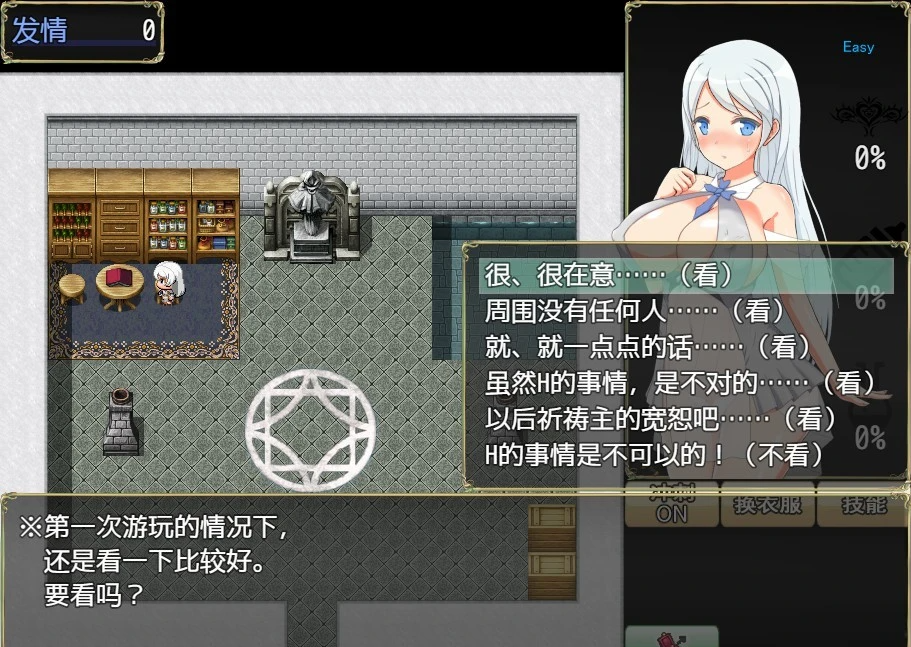The width and height of the screenshot is (911, 647).
Task: Select the option "周围没有任何人……（看）"
Action: pyautogui.click(x=618, y=310)
